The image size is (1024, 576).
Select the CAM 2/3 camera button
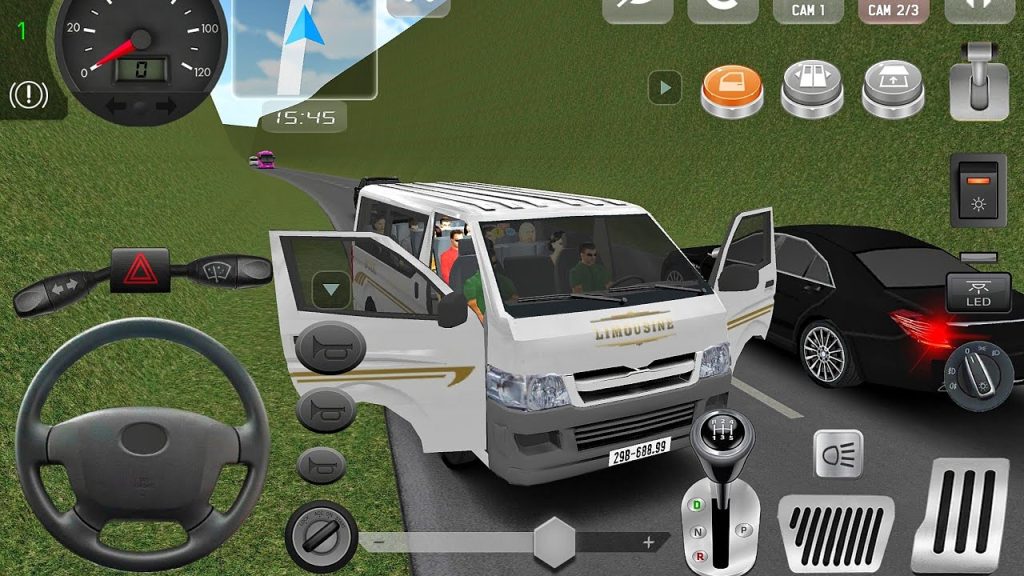pos(893,11)
